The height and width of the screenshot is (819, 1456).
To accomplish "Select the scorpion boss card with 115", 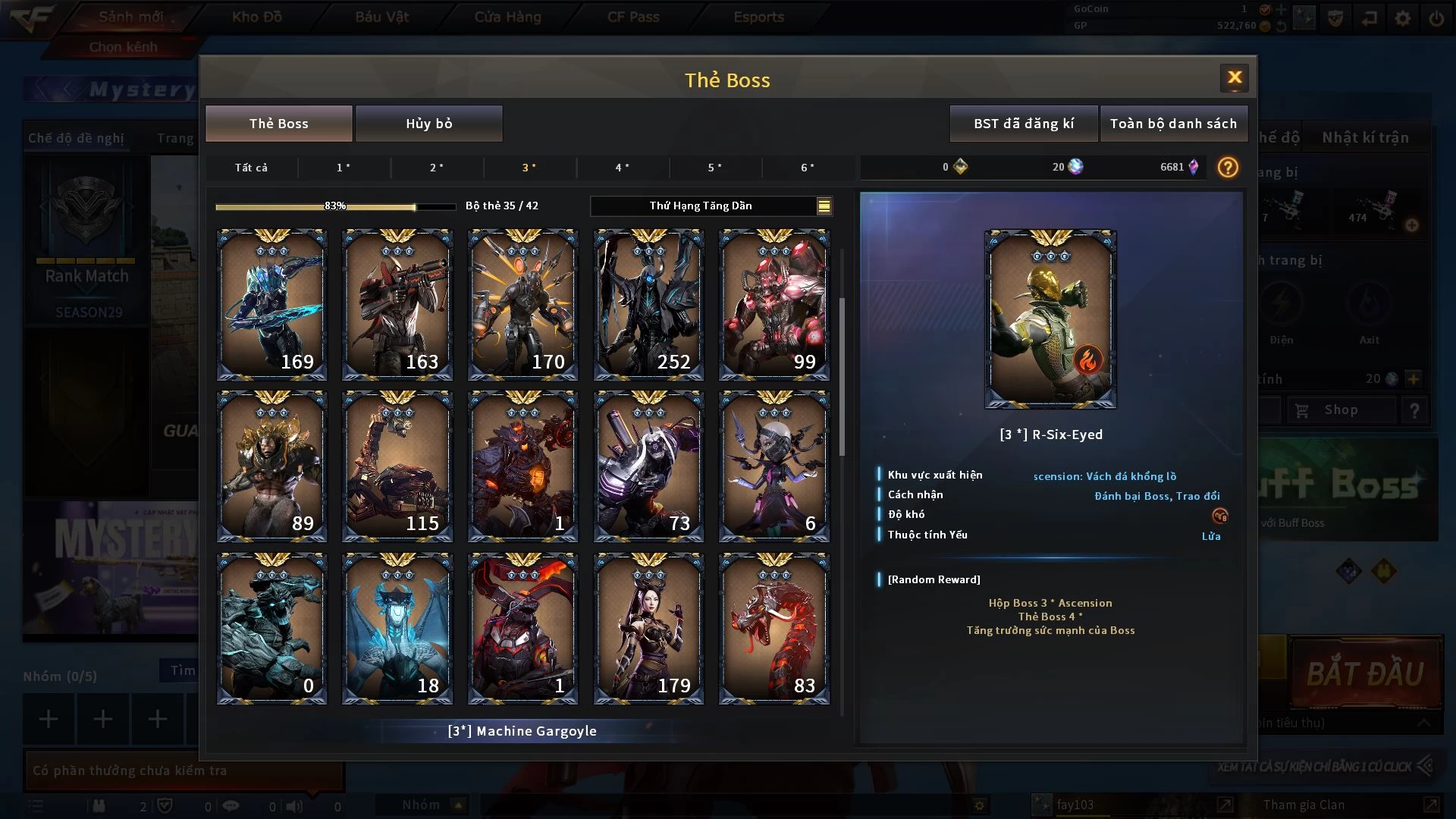I will pos(397,466).
